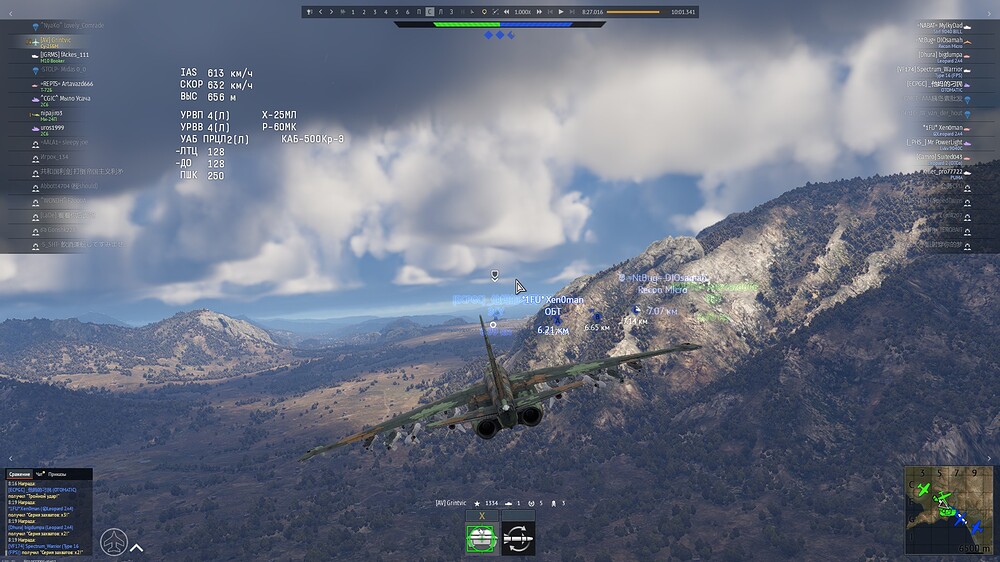The width and height of the screenshot is (1000, 562).
Task: Select camera preset number 6
Action: (x=407, y=12)
